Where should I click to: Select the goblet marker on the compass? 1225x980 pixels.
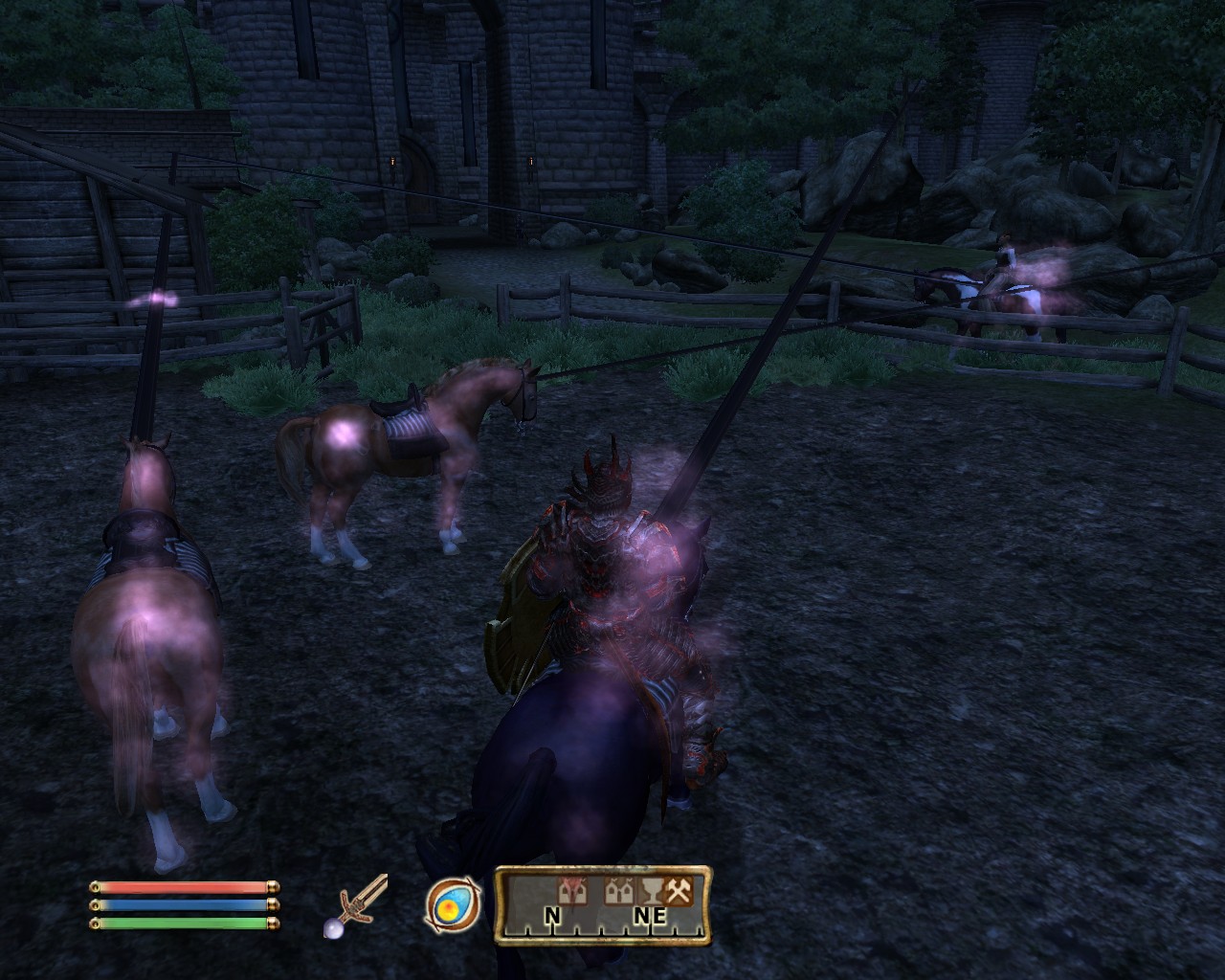(x=651, y=892)
